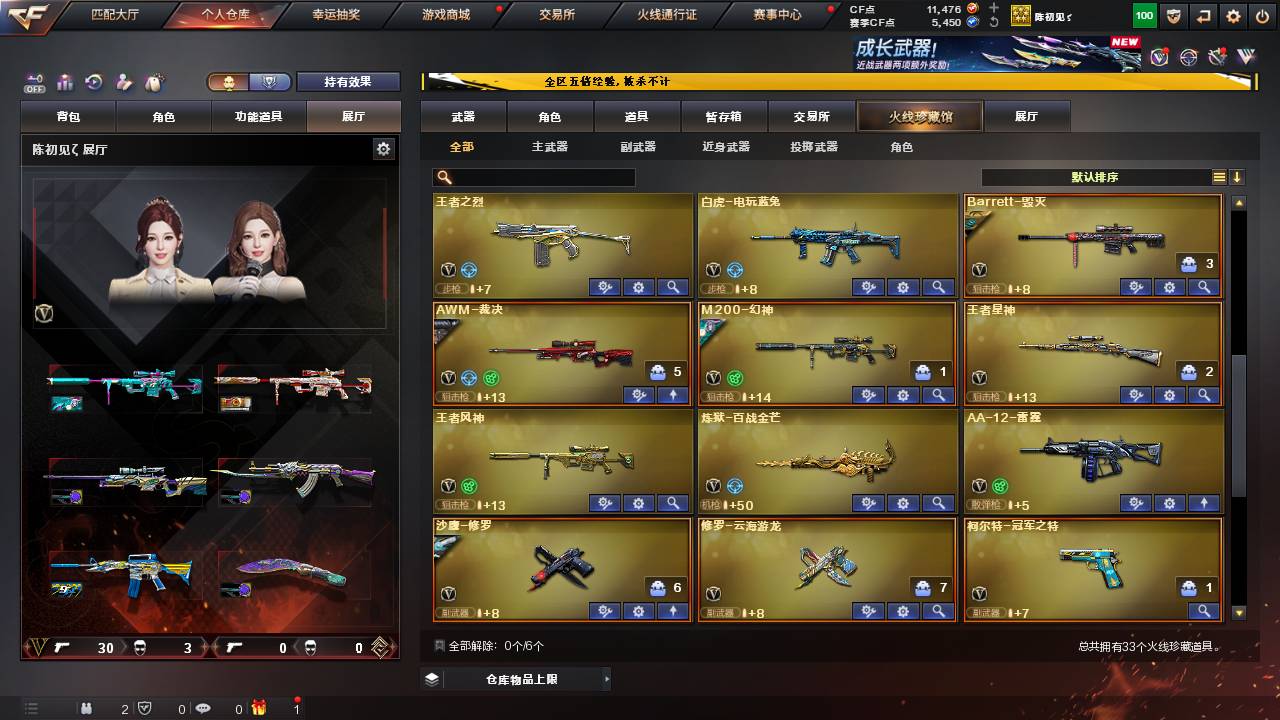This screenshot has width=1280, height=720.
Task: Type in the weapon search input field
Action: (545, 176)
